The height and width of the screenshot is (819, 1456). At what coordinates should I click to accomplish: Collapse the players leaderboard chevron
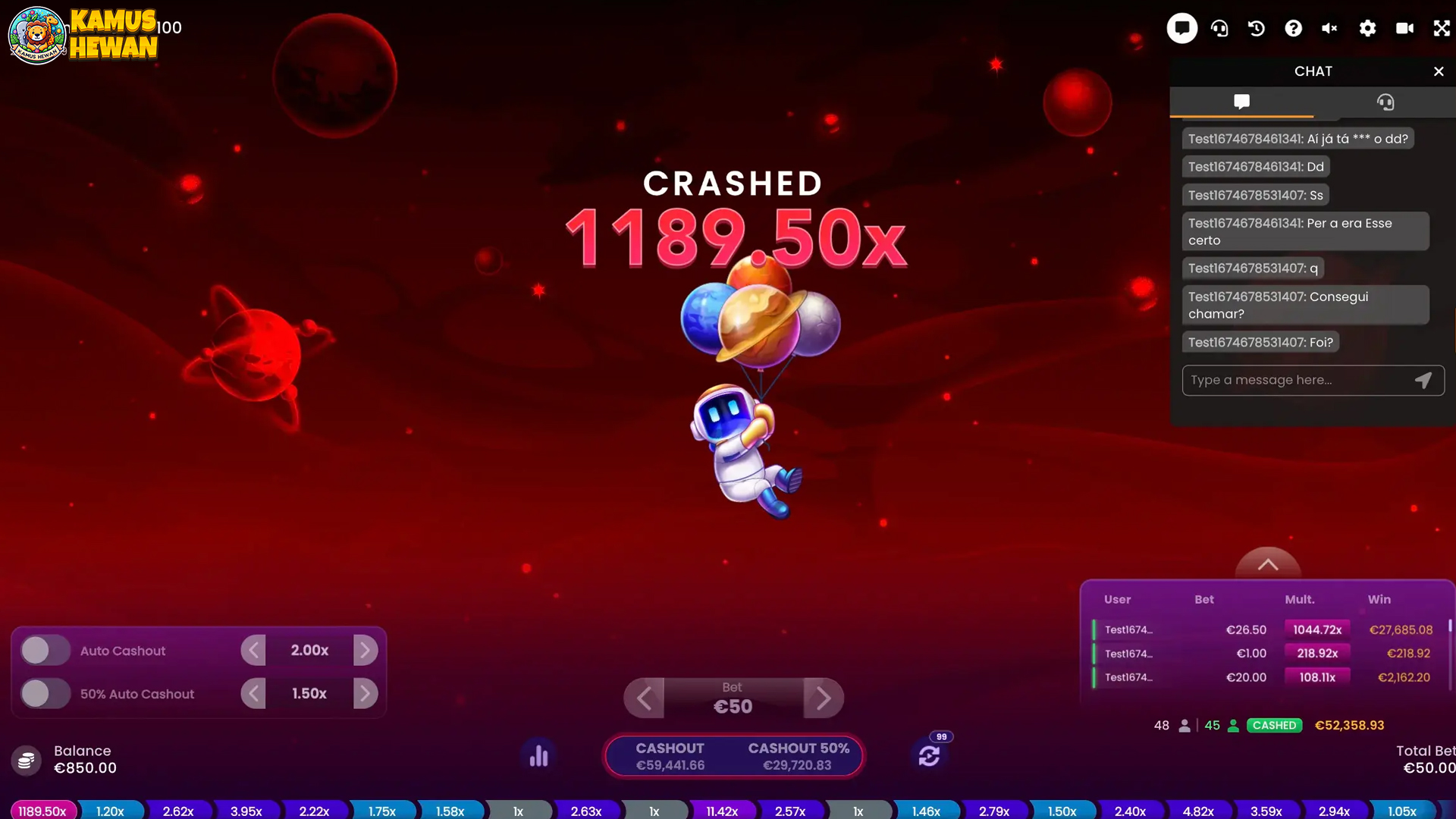click(1269, 565)
